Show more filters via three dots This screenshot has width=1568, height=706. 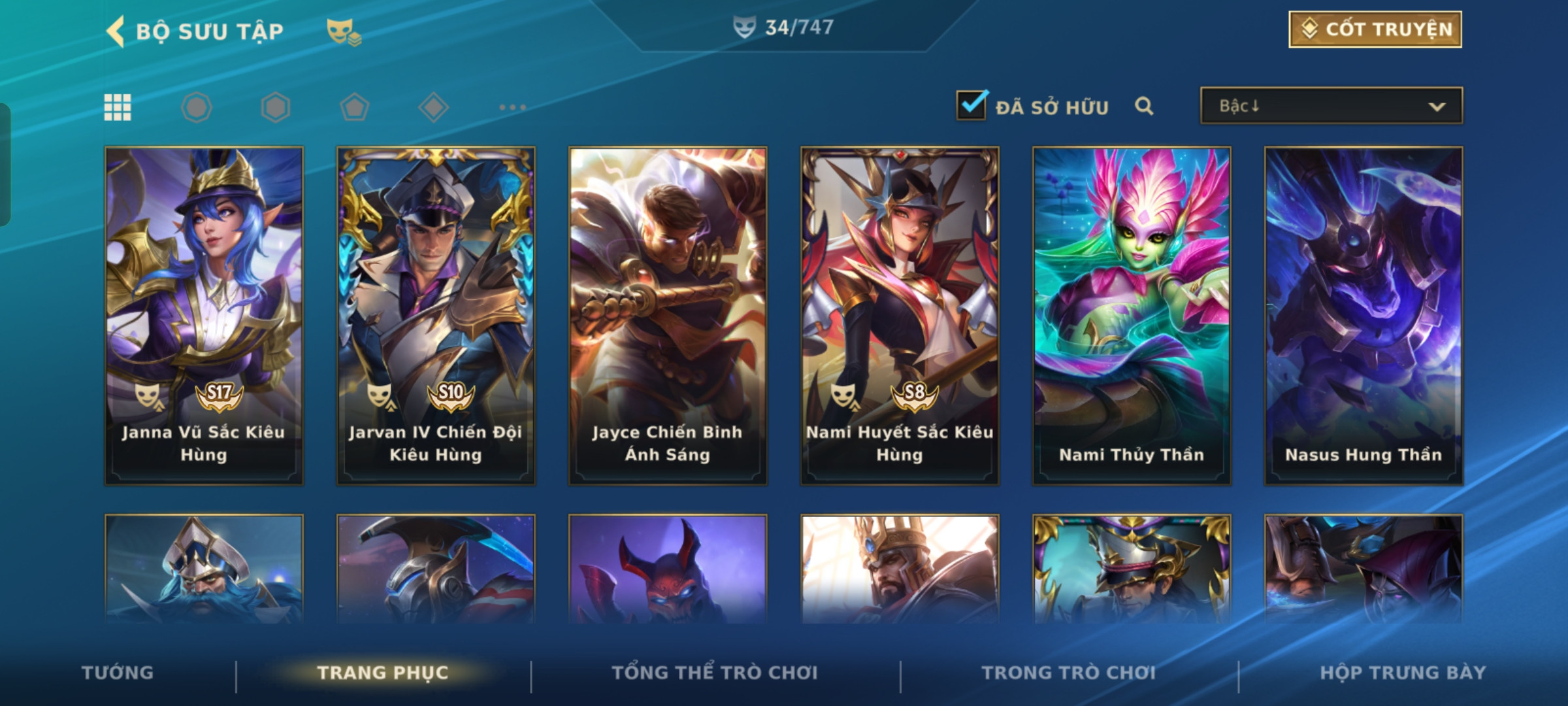click(x=512, y=107)
